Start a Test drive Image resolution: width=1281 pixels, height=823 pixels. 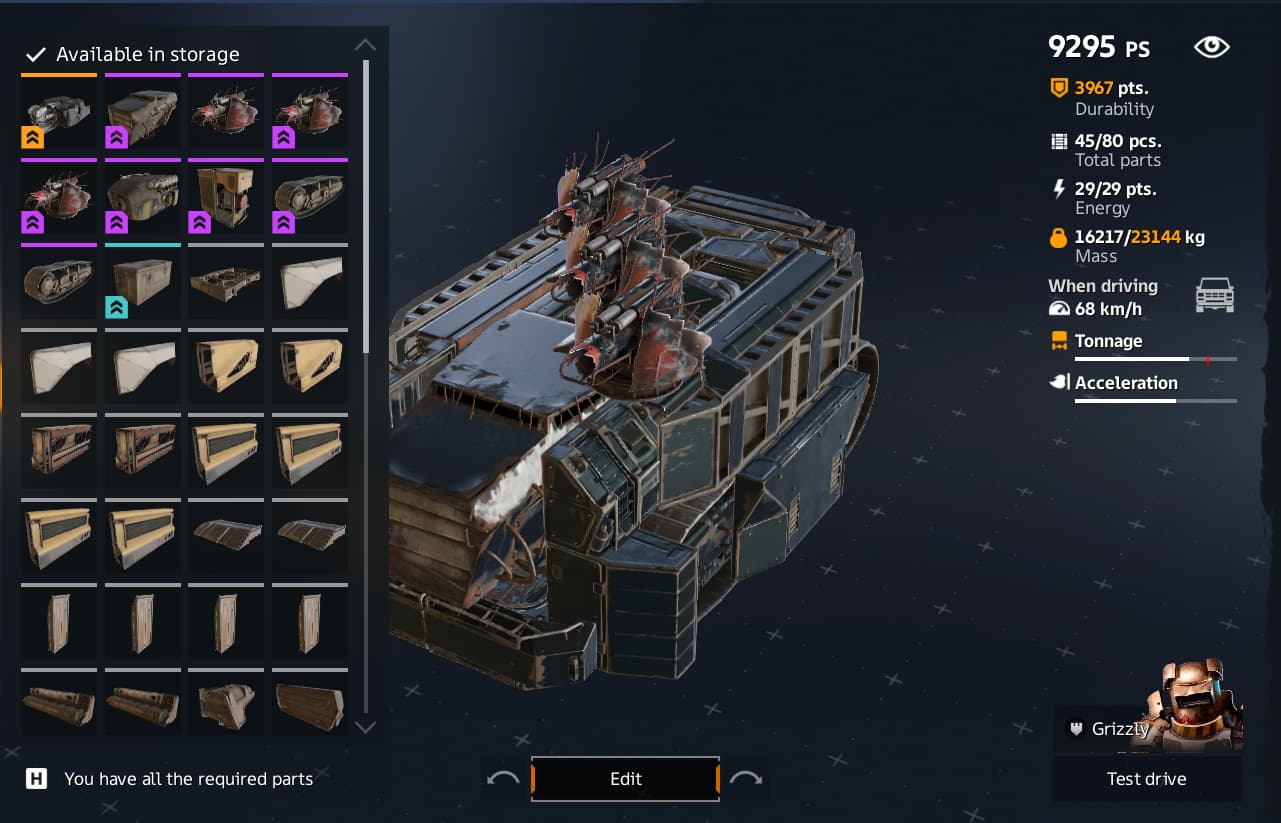click(x=1146, y=779)
